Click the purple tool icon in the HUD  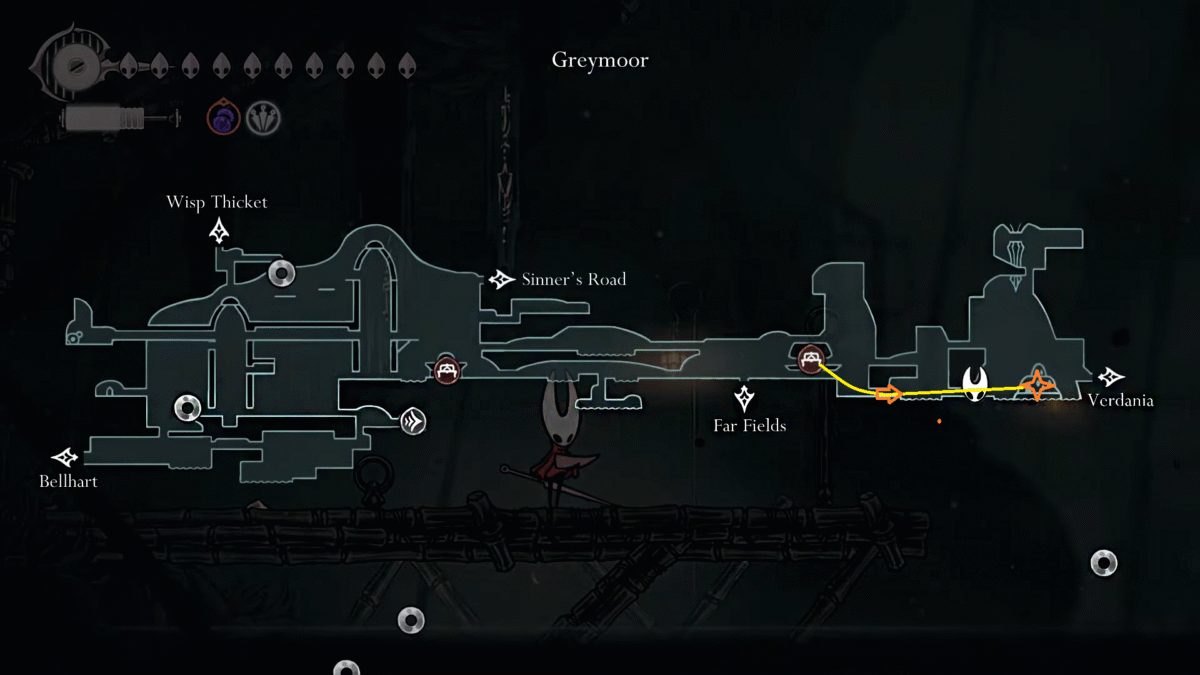click(x=223, y=118)
